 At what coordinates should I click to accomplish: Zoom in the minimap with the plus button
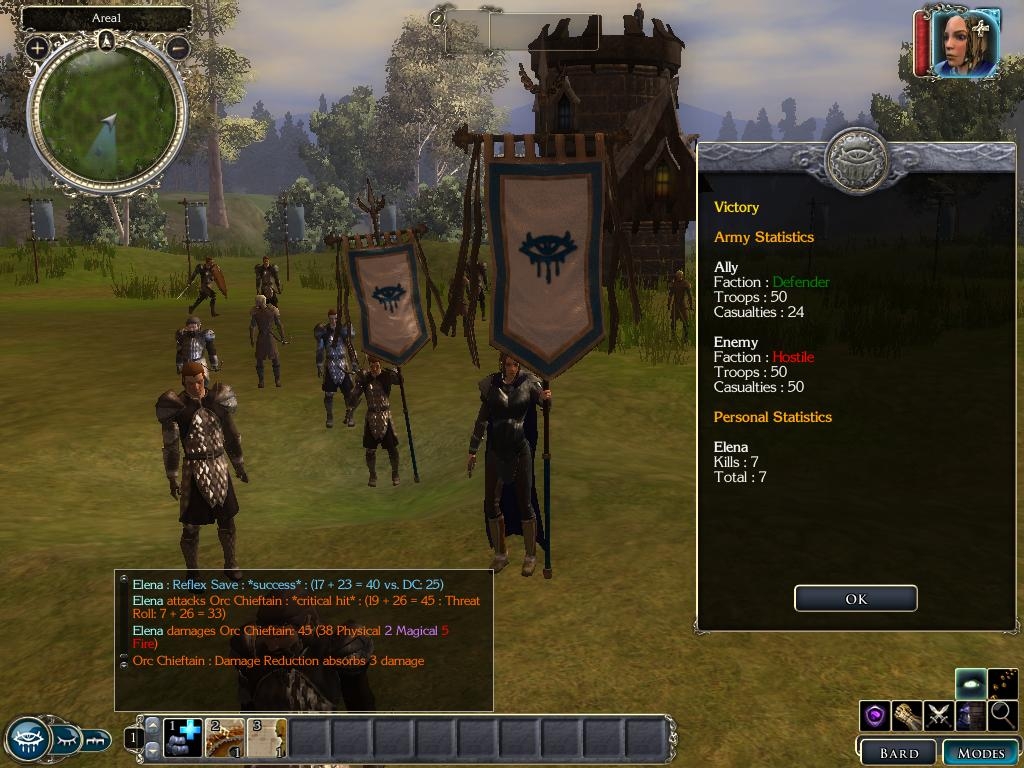click(37, 47)
